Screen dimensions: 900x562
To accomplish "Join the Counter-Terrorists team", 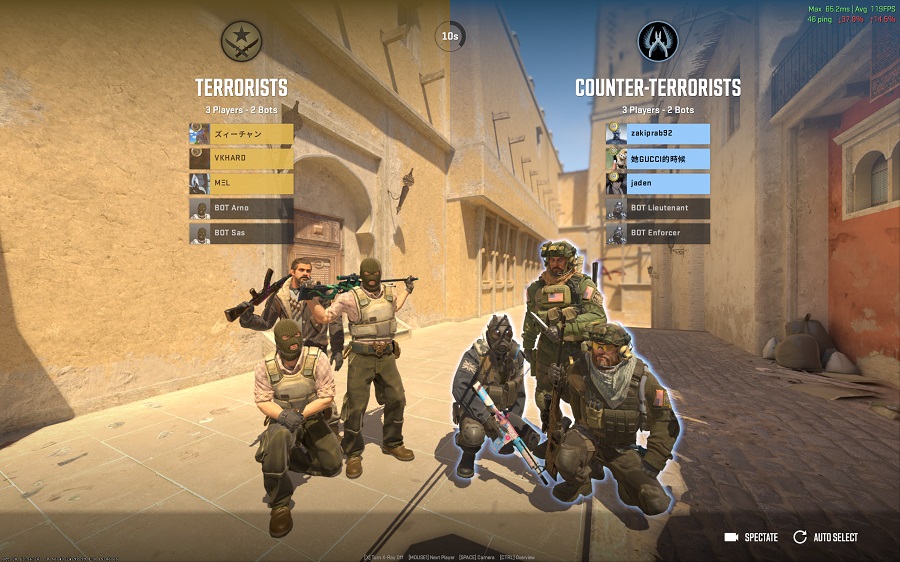I will (x=657, y=88).
